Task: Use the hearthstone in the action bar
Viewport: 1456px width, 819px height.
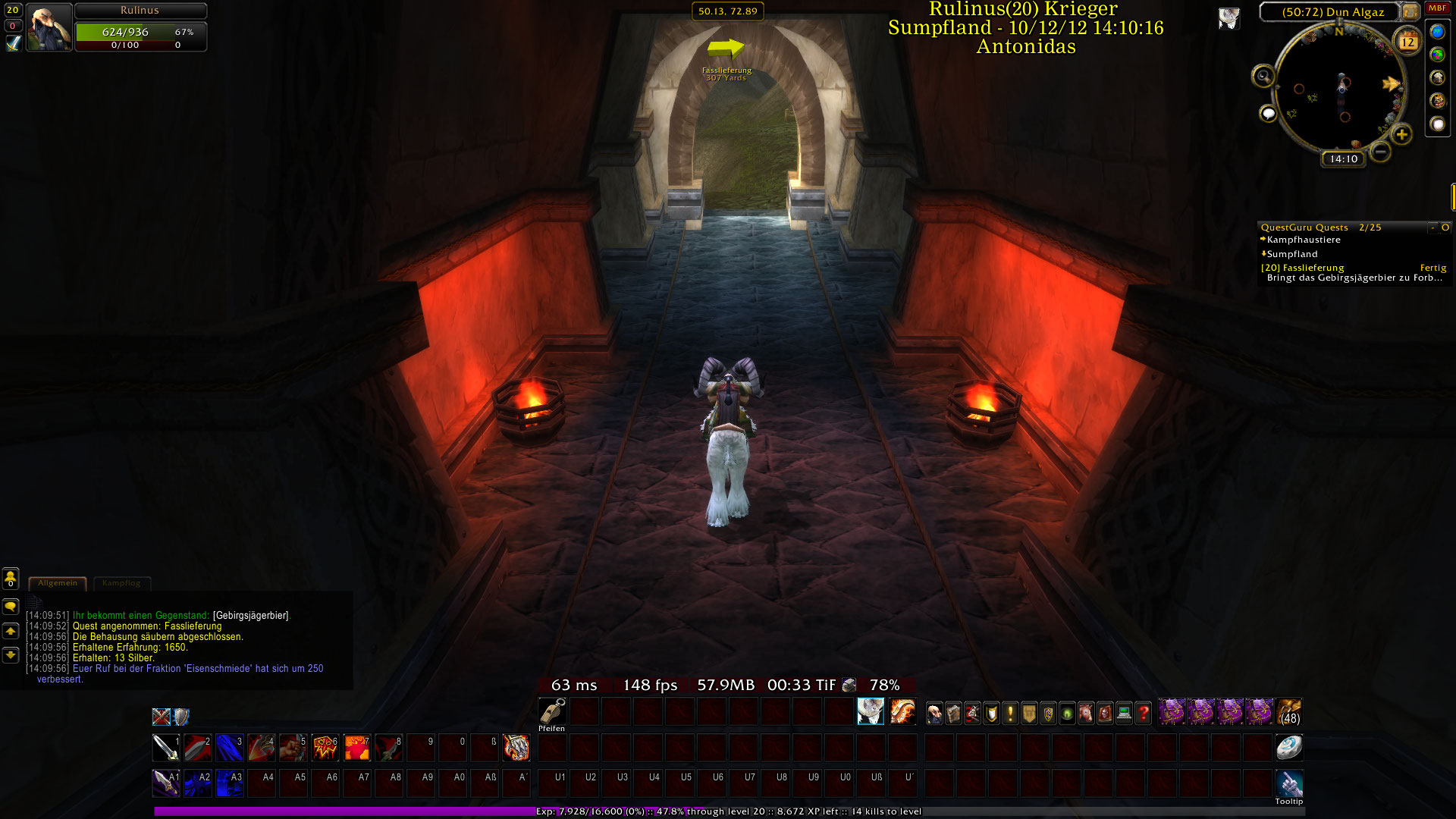Action: [x=1288, y=748]
